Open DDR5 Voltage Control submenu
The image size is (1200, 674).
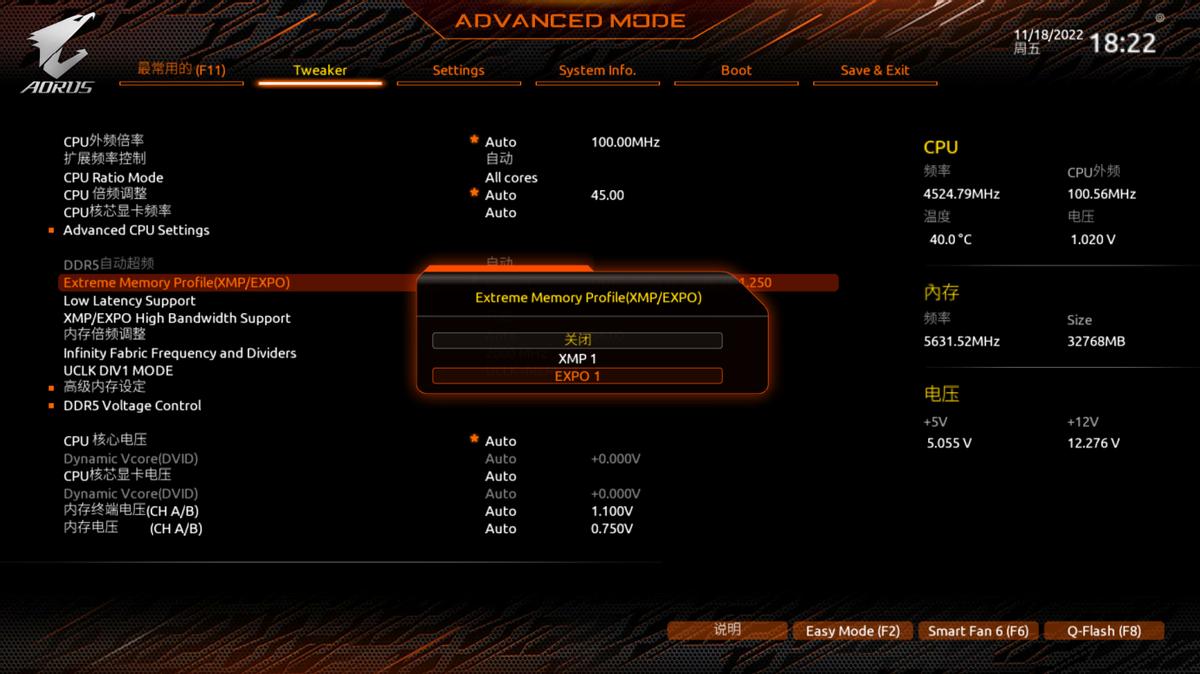click(x=132, y=405)
